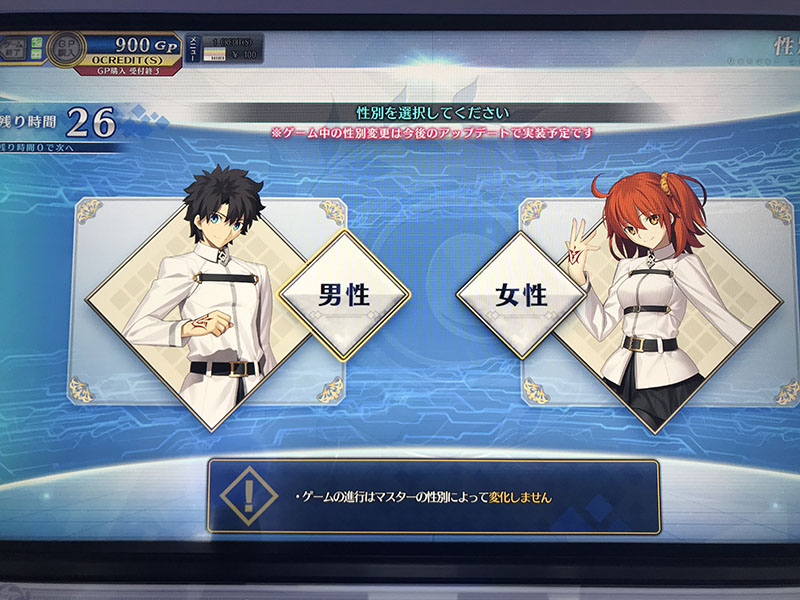Click the ゲーム終了 end game button
Image resolution: width=800 pixels, height=600 pixels.
[14, 48]
